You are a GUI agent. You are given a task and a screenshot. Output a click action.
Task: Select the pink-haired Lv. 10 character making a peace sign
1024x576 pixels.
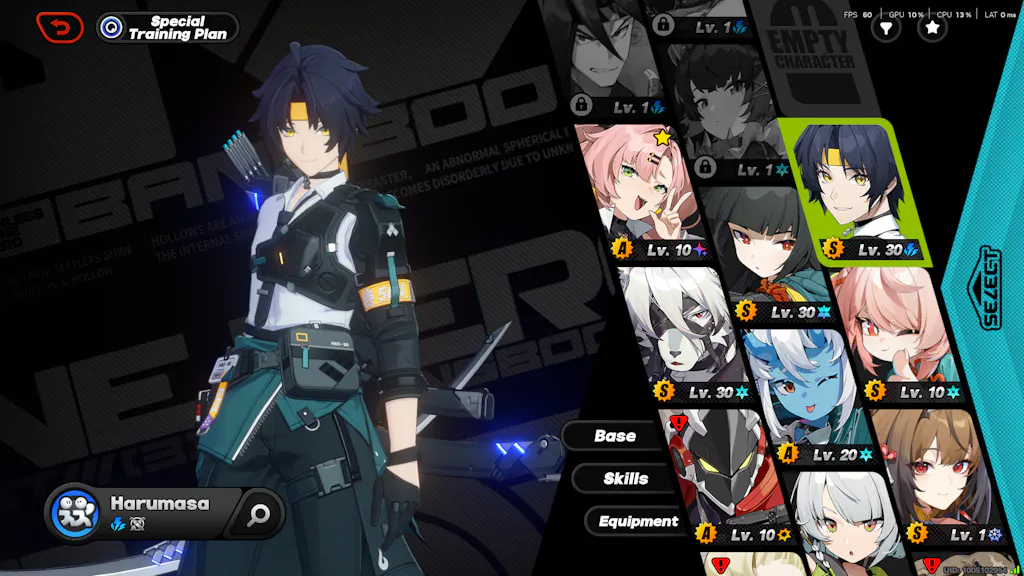pos(642,192)
